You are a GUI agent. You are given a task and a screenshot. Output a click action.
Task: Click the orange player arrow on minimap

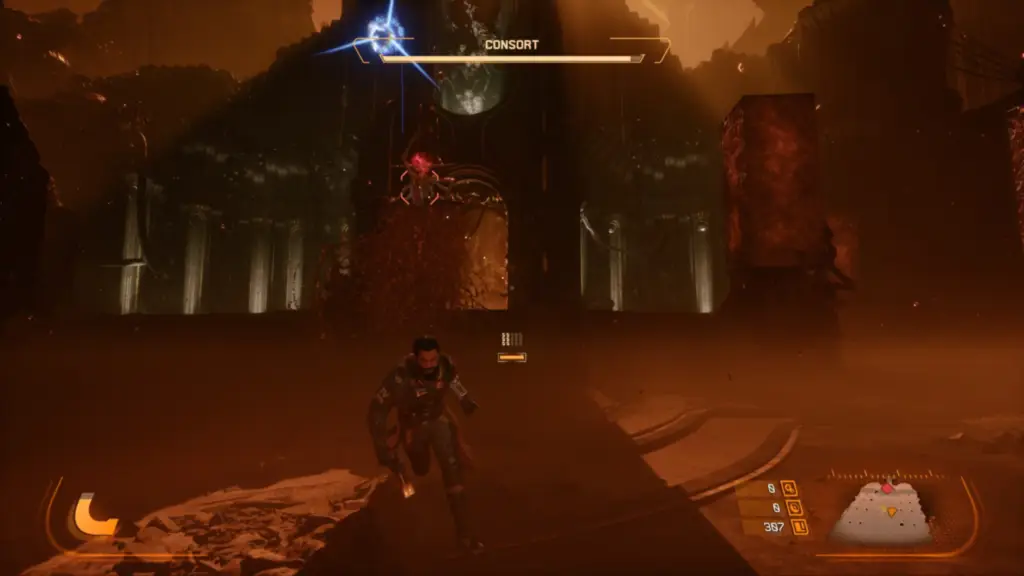click(891, 511)
